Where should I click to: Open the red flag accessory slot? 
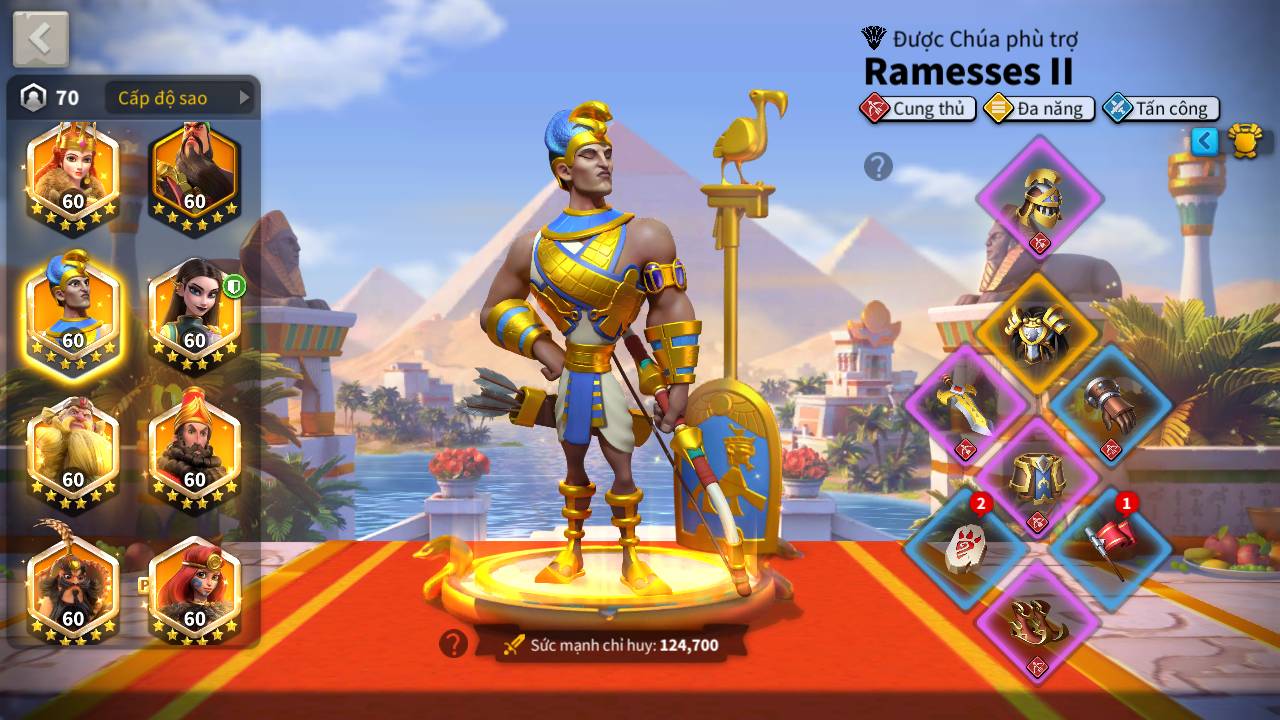point(1110,548)
